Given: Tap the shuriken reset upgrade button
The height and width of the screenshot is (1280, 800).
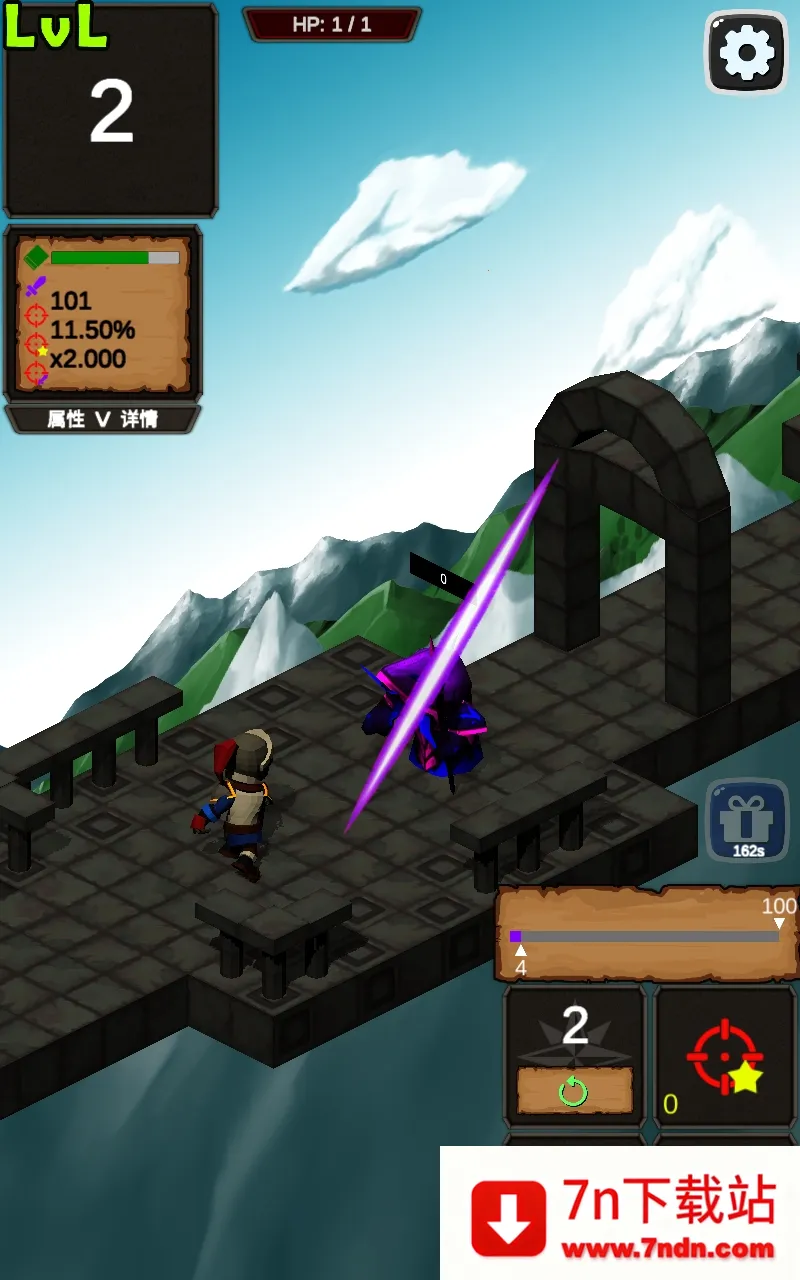Looking at the screenshot, I should pyautogui.click(x=574, y=1090).
